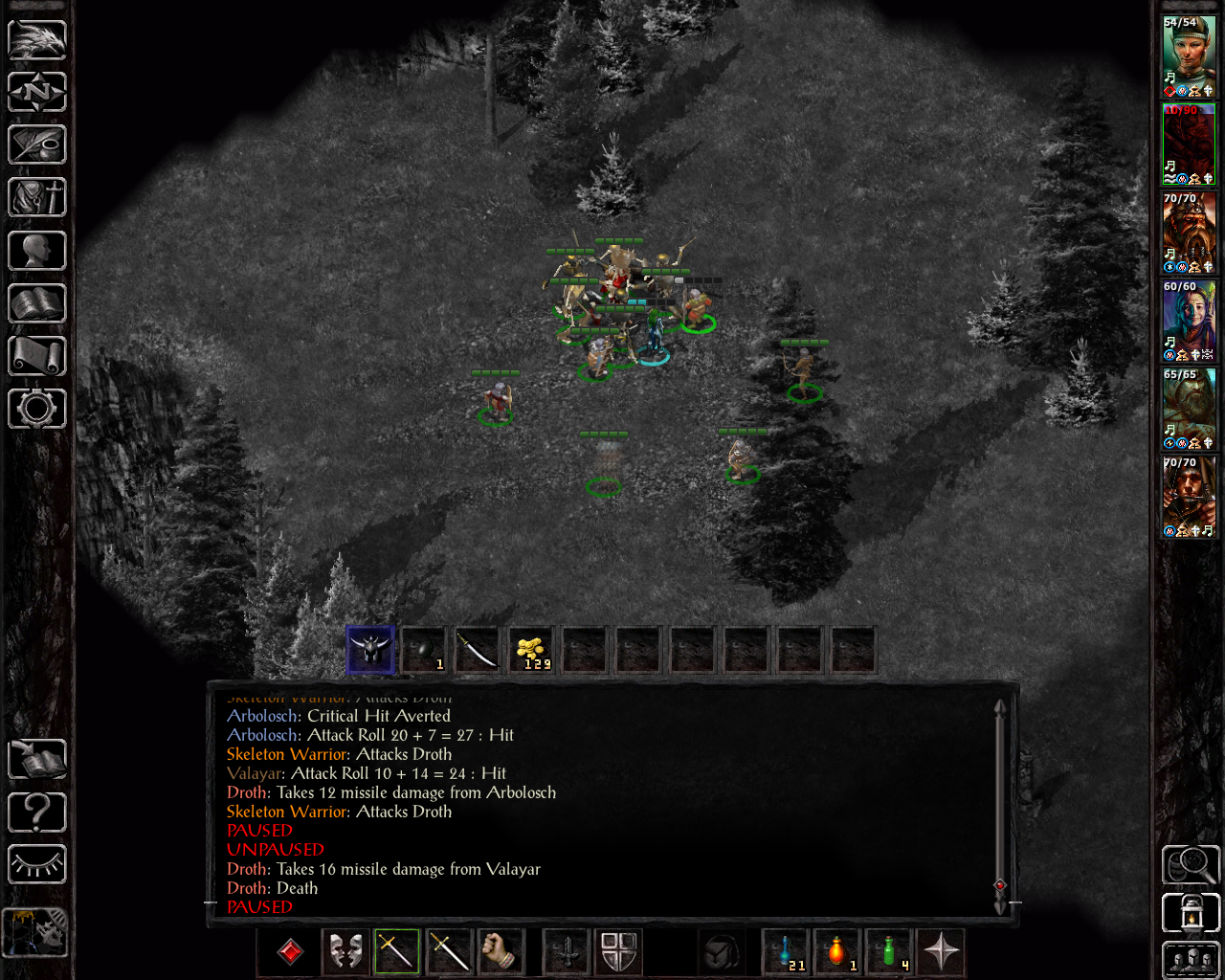The height and width of the screenshot is (980, 1225).
Task: Rest the party with the closed eye button
Action: click(37, 865)
